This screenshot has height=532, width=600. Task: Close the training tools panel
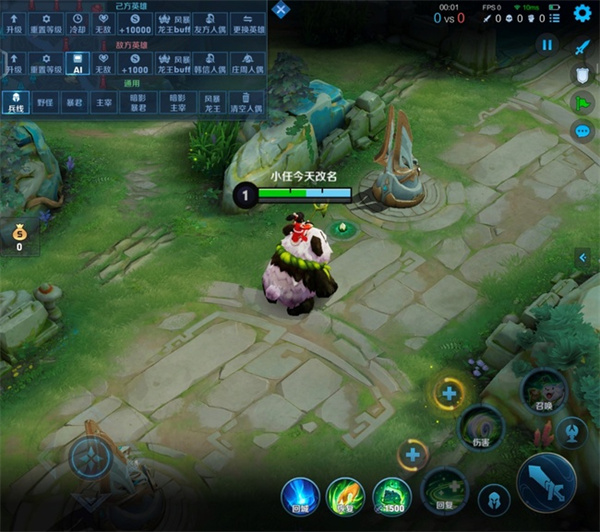(282, 11)
